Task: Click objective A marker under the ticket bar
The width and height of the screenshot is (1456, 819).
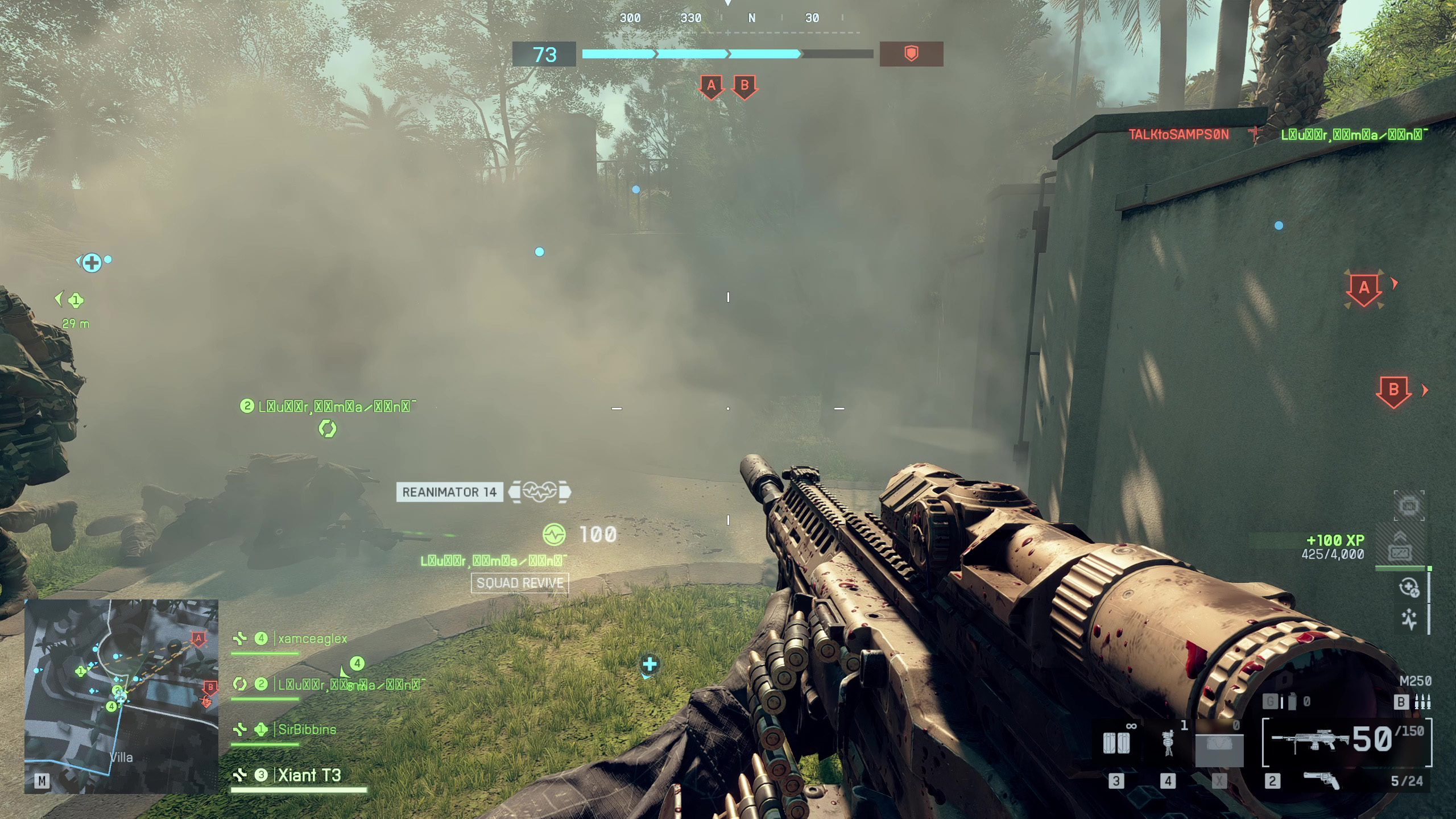Action: 711,87
